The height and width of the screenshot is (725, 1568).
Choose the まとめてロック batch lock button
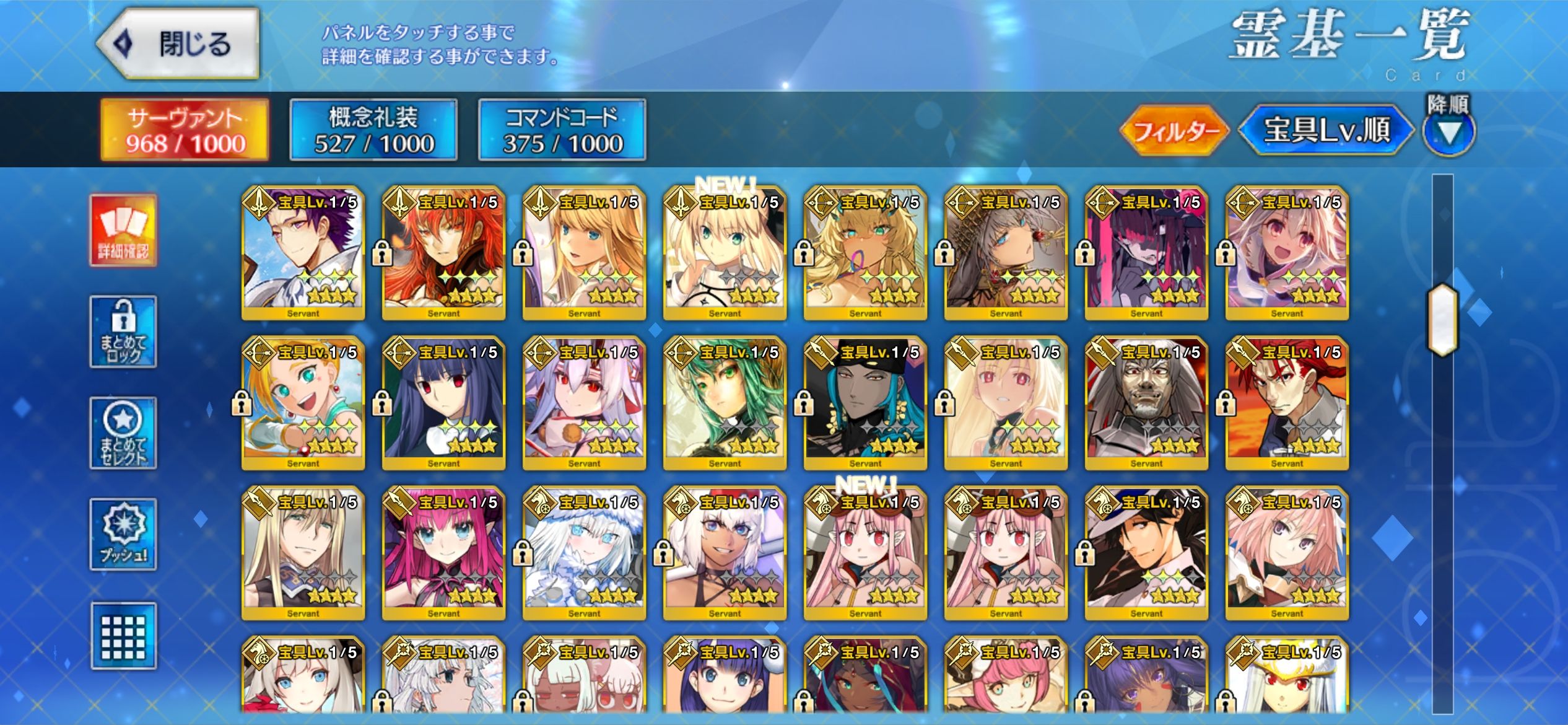click(123, 332)
